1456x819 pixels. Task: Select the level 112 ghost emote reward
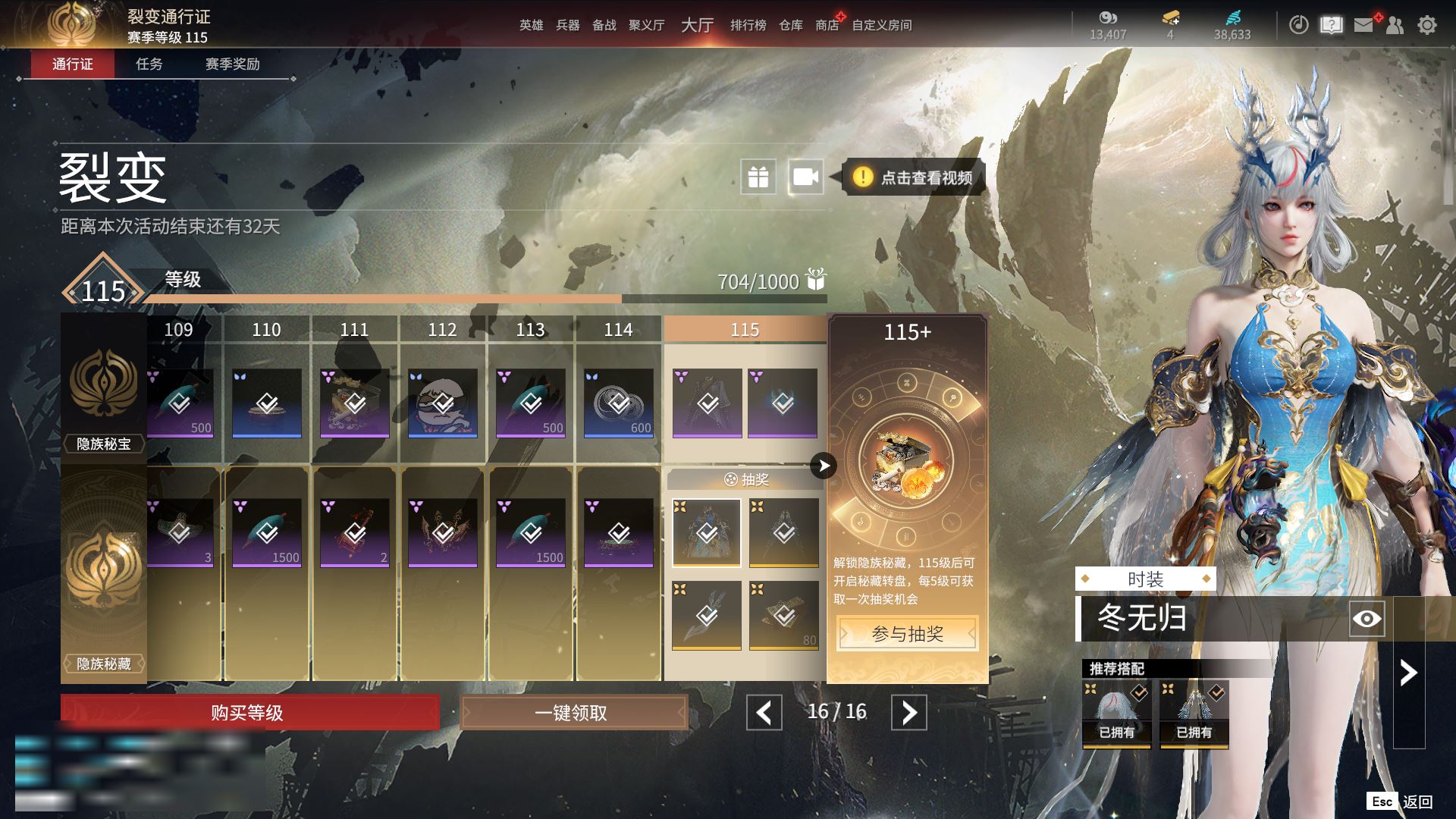[x=443, y=403]
